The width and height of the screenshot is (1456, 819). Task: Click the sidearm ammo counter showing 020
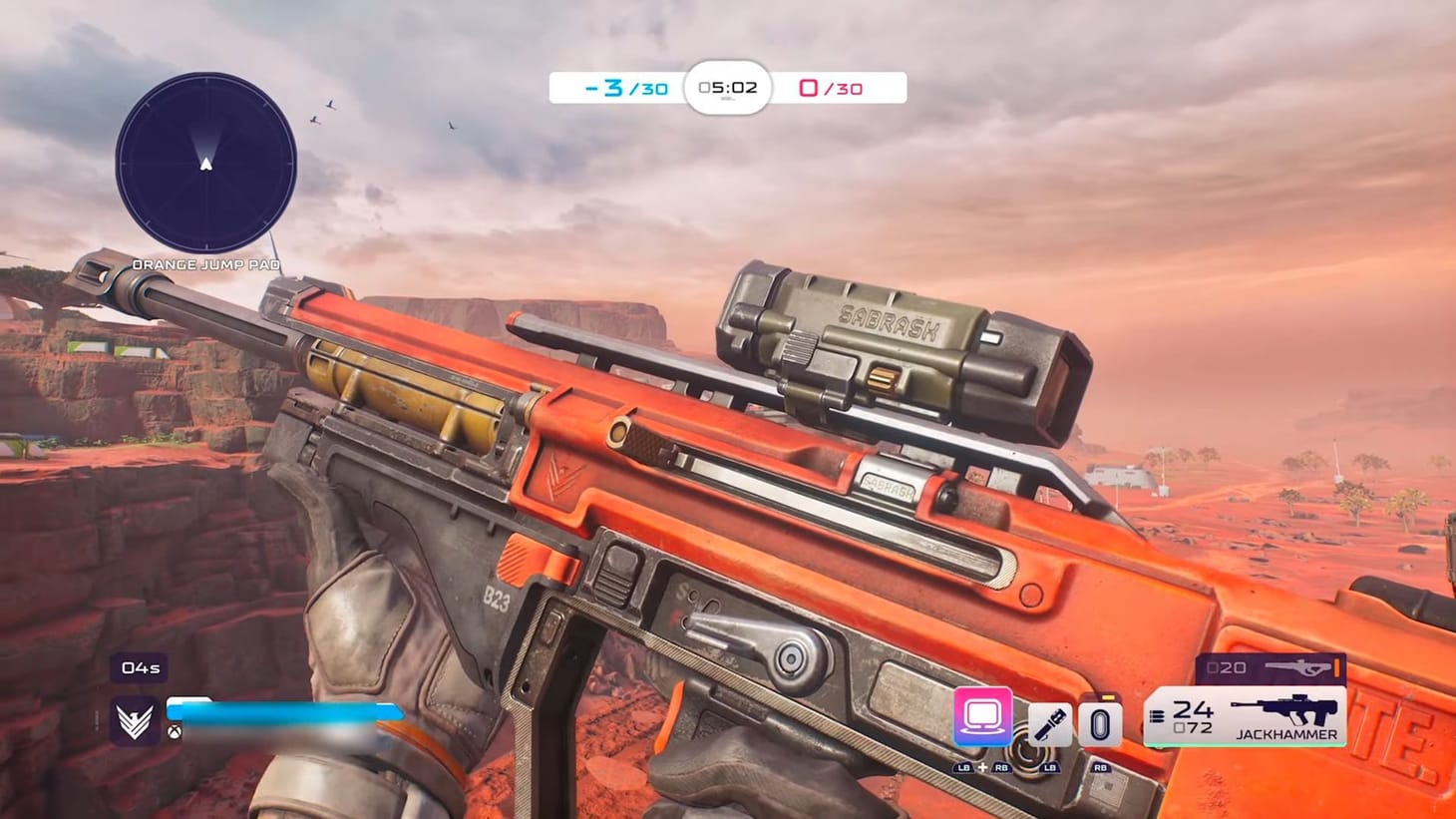tap(1229, 665)
